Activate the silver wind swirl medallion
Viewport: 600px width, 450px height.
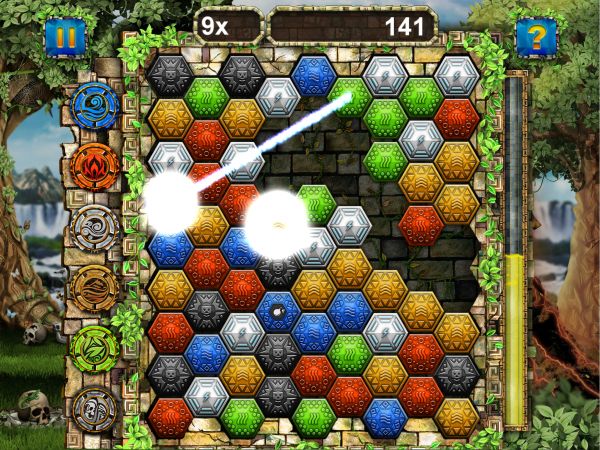pos(95,228)
